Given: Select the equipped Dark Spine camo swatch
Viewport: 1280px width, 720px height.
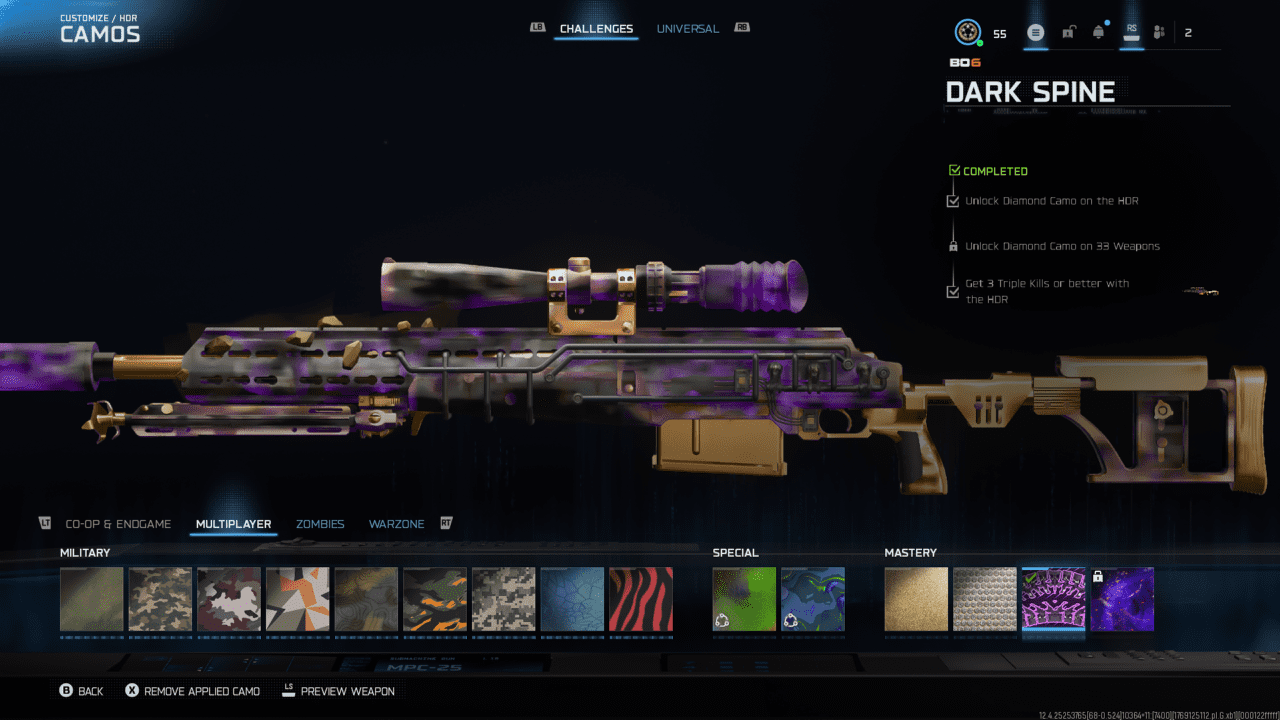Looking at the screenshot, I should pyautogui.click(x=1053, y=599).
